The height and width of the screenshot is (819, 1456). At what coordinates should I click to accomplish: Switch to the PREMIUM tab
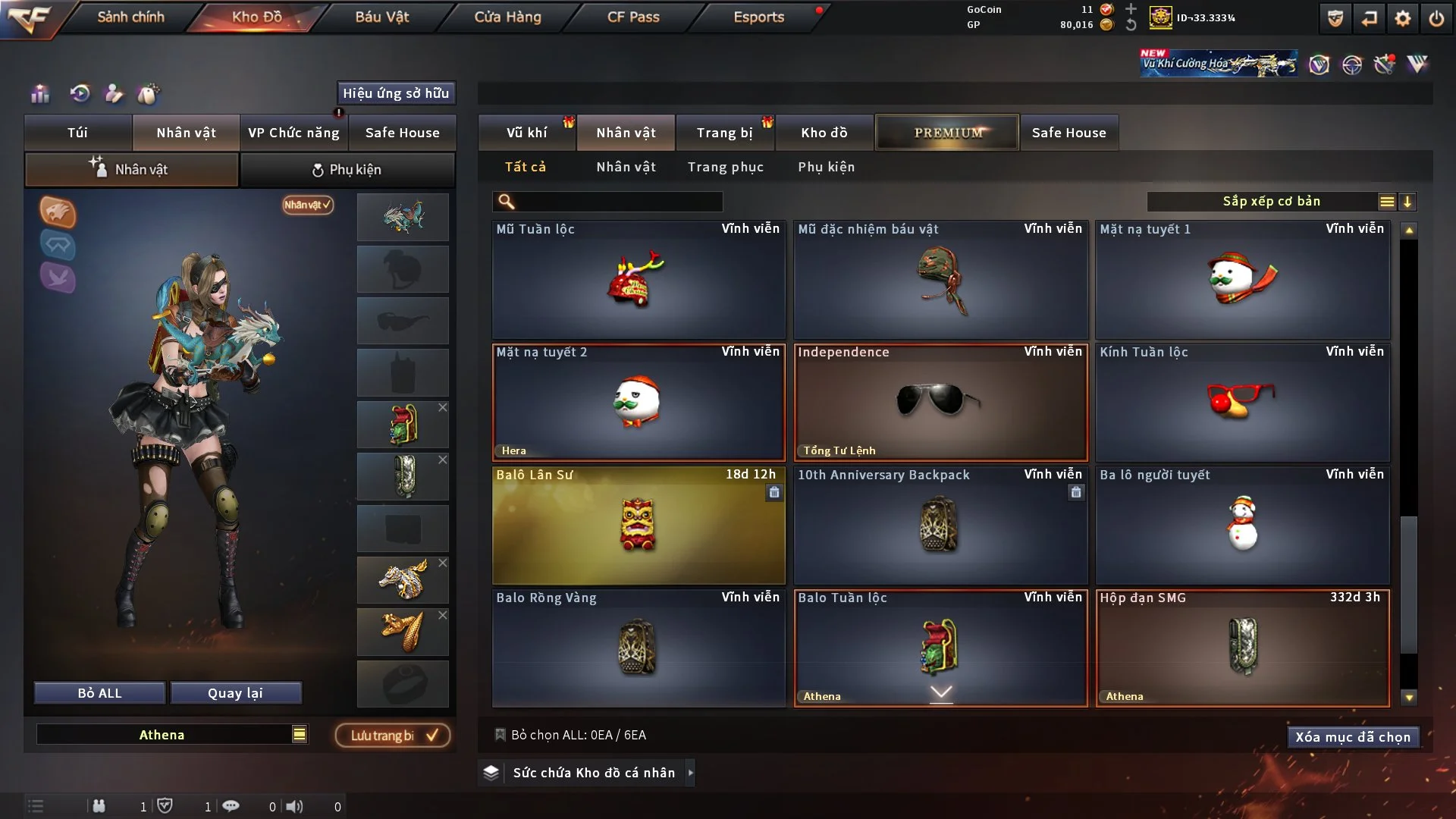click(x=947, y=133)
